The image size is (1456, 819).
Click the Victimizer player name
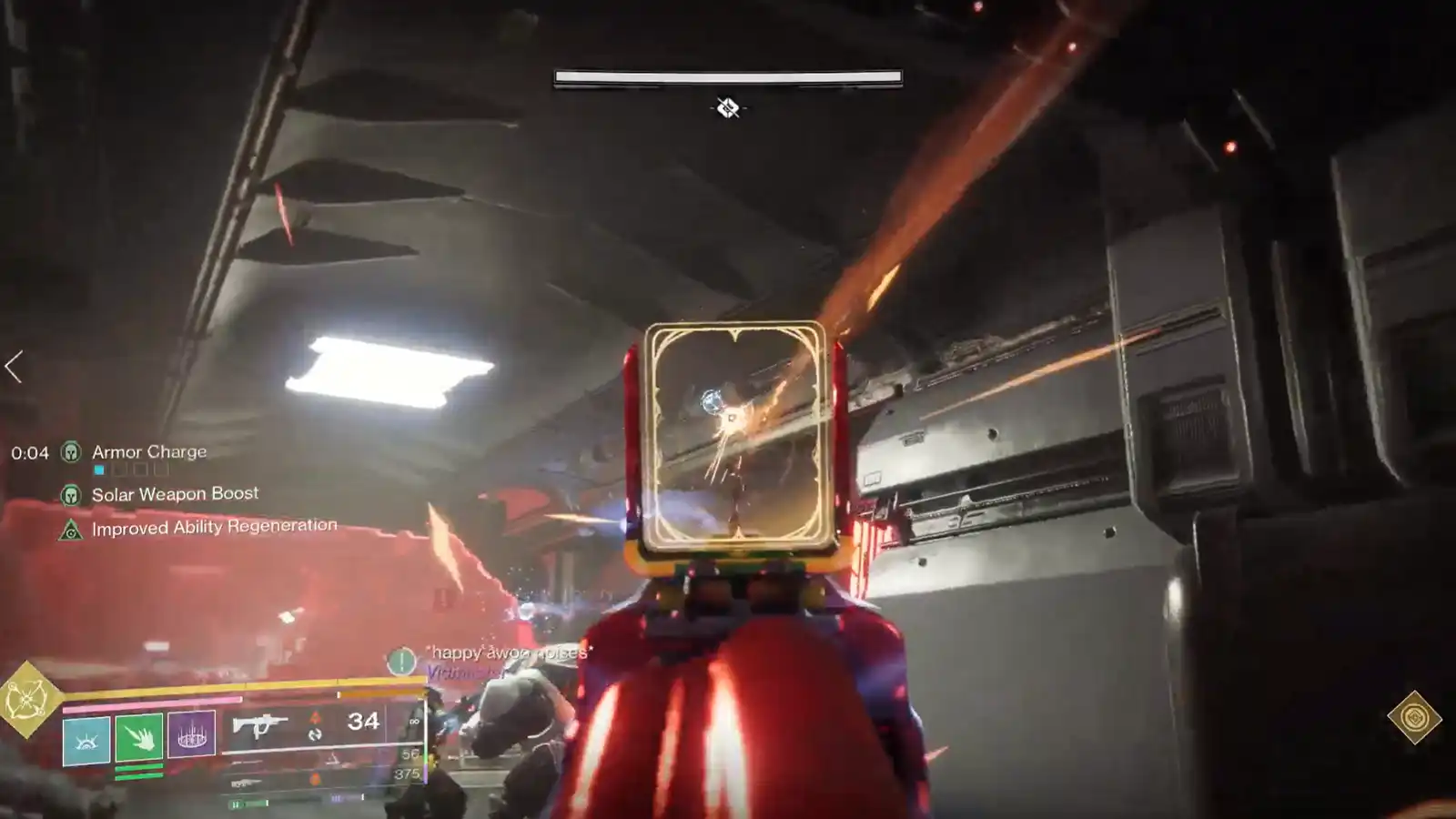[x=464, y=673]
